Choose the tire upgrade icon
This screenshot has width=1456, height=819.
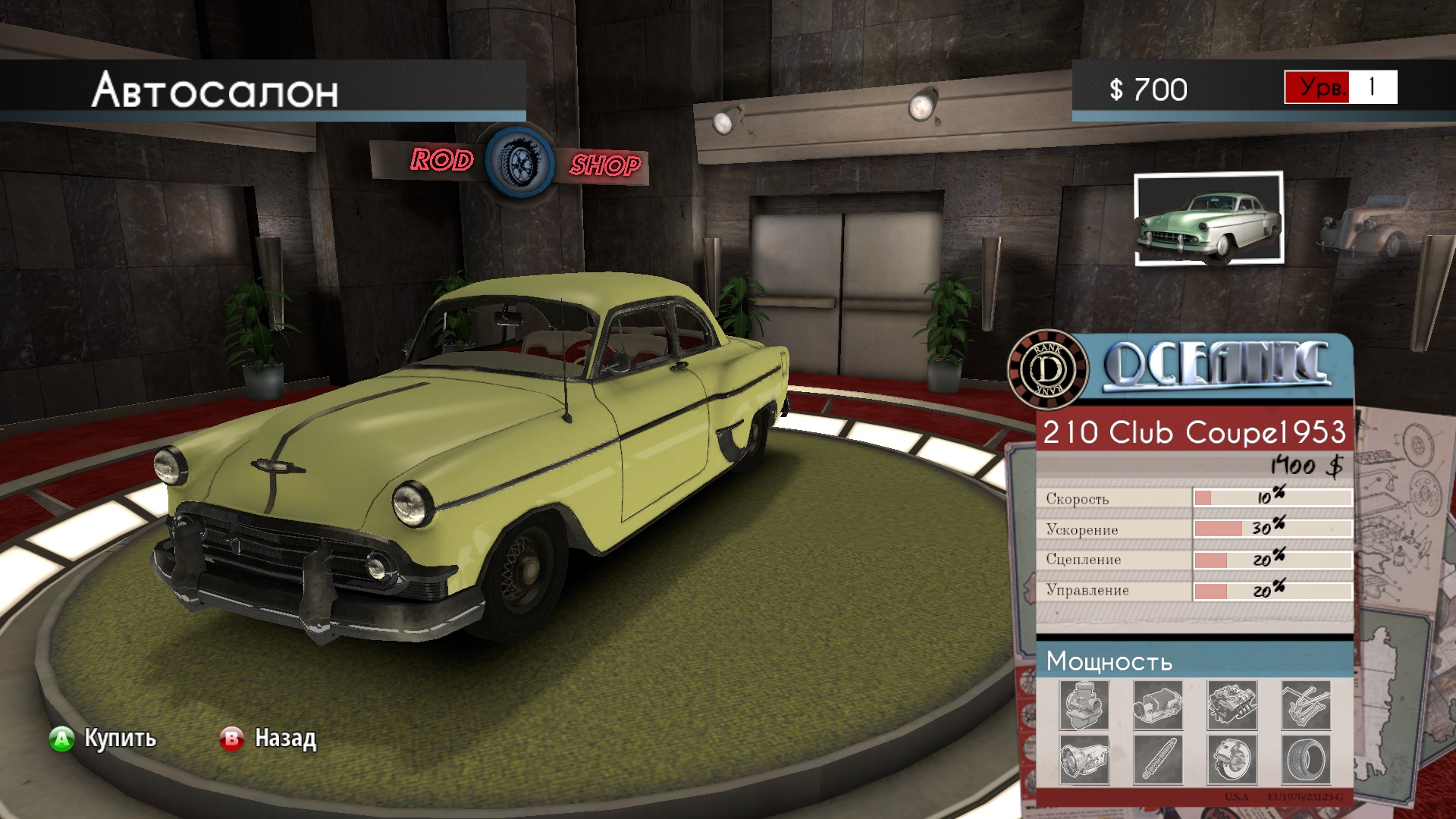coord(1305,759)
